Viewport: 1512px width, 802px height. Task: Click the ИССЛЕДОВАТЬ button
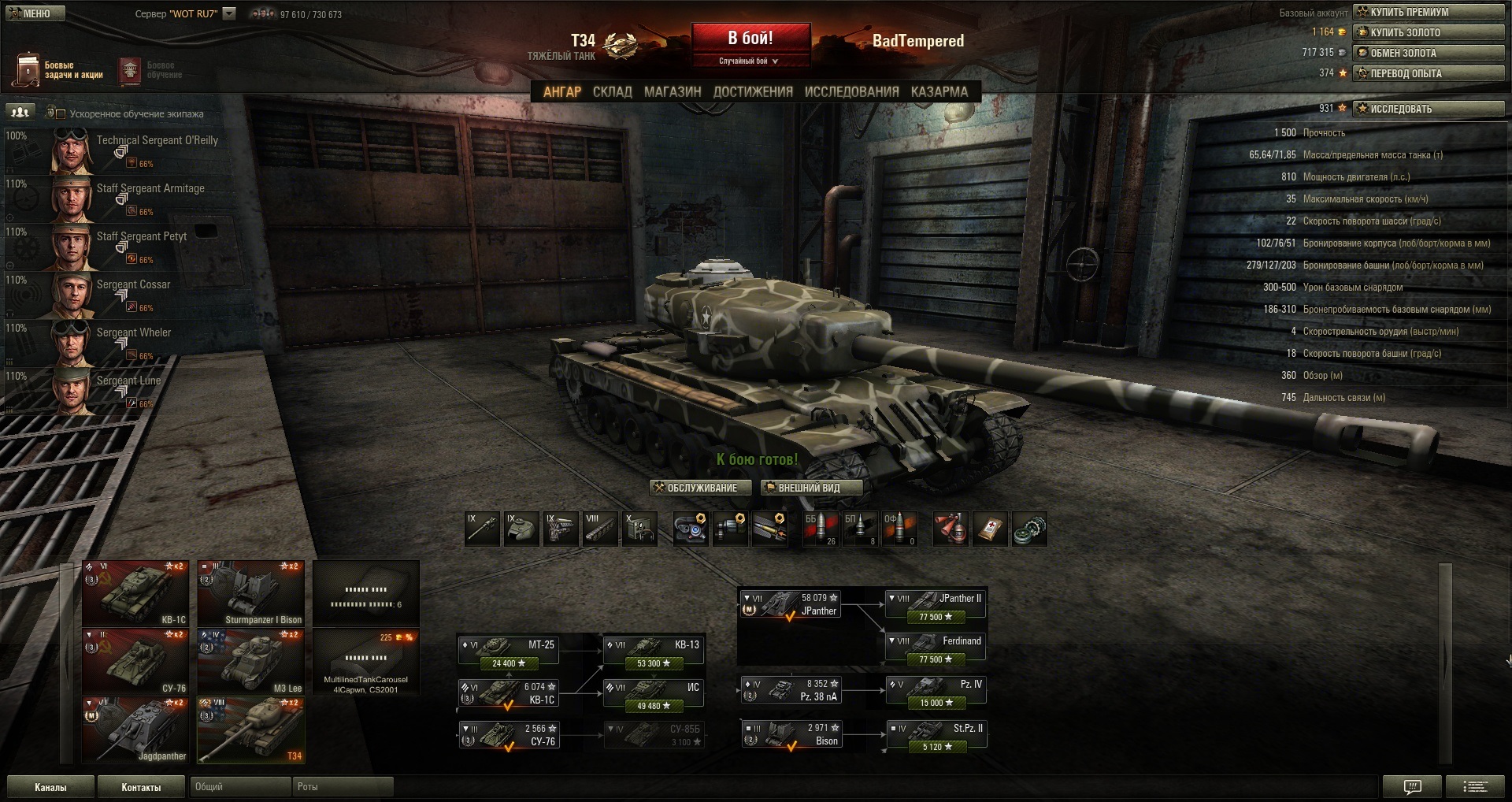coord(1429,109)
